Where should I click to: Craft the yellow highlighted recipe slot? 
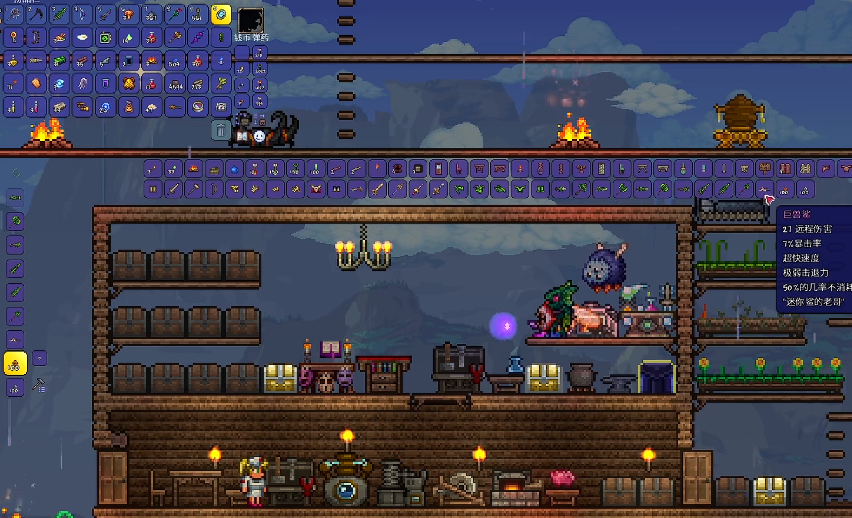click(x=15, y=364)
